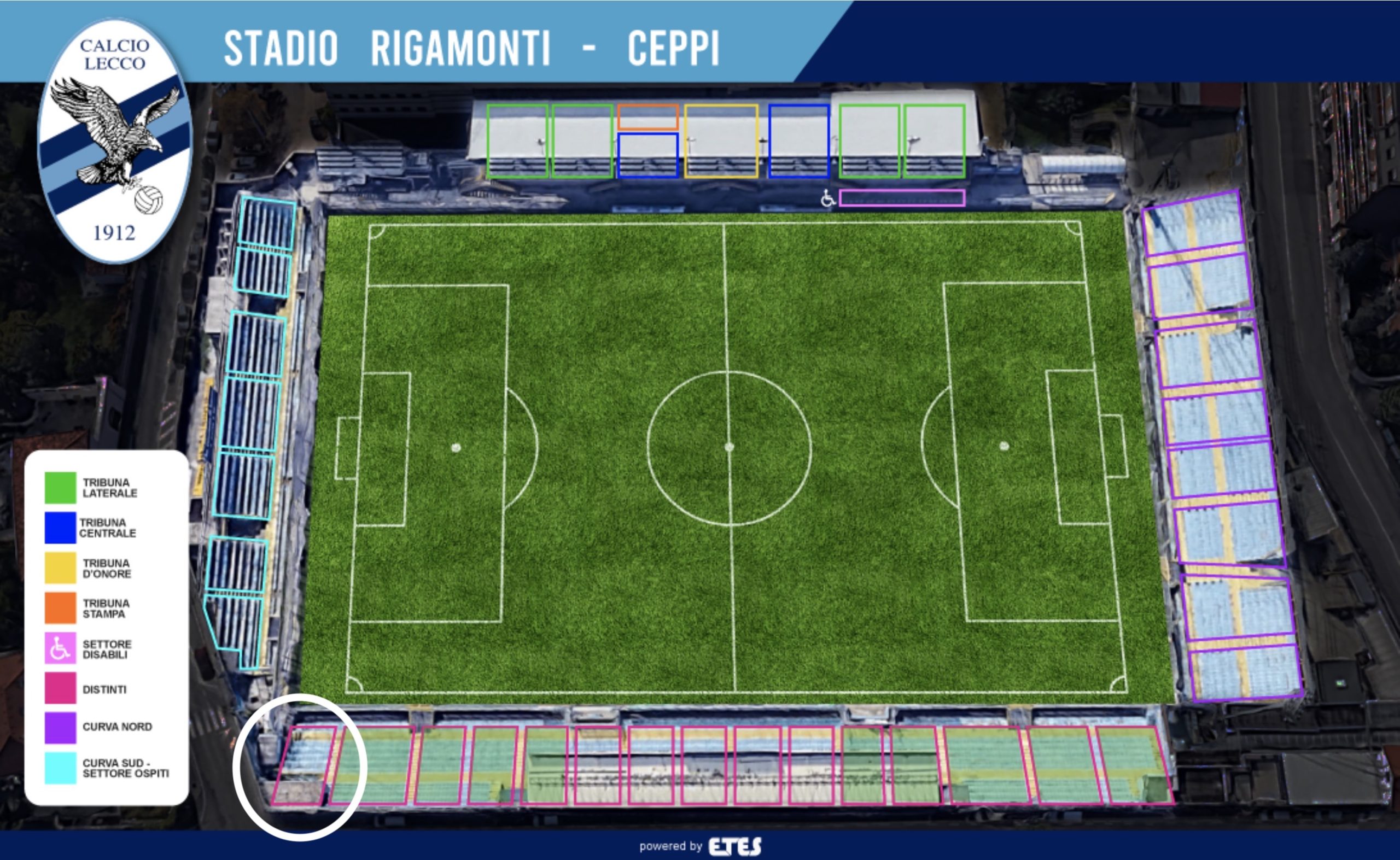This screenshot has width=1400, height=860.
Task: Open the Calcio Lecco 1912 club crest
Action: 114,141
